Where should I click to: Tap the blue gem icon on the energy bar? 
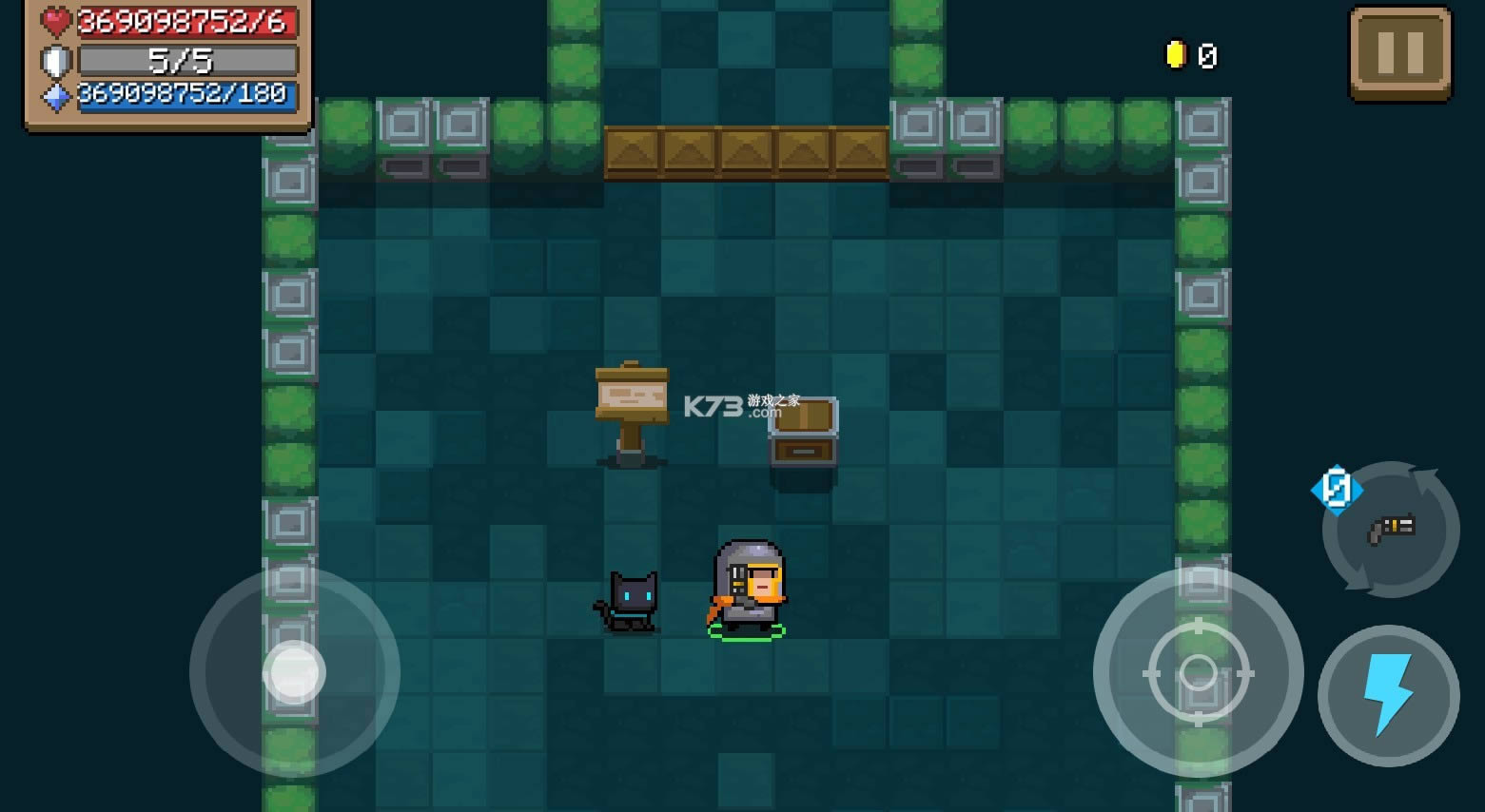(x=54, y=95)
